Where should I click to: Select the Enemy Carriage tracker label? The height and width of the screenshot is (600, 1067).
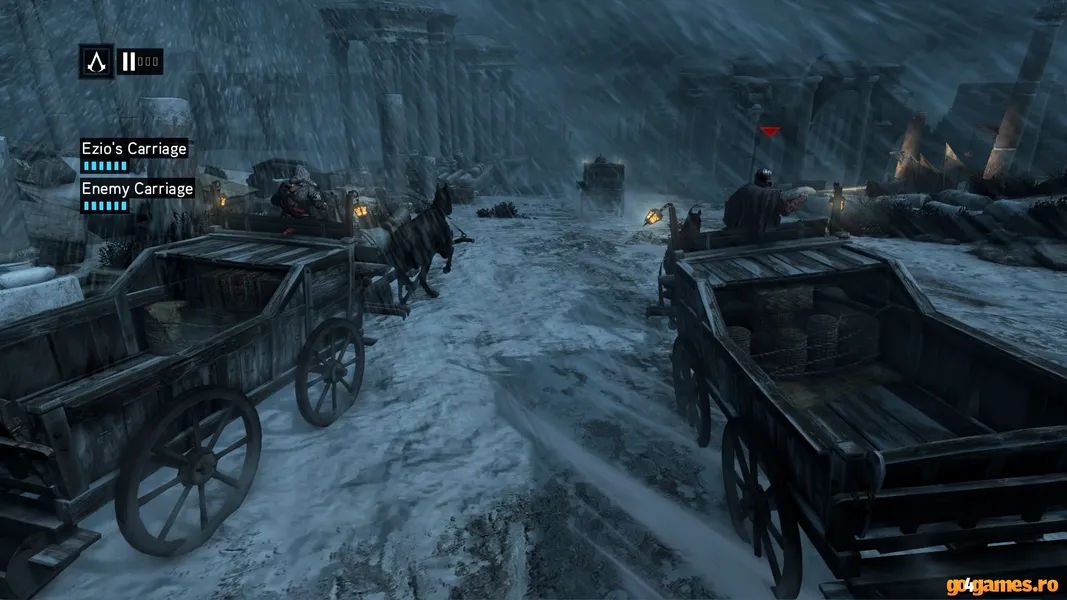(x=137, y=188)
